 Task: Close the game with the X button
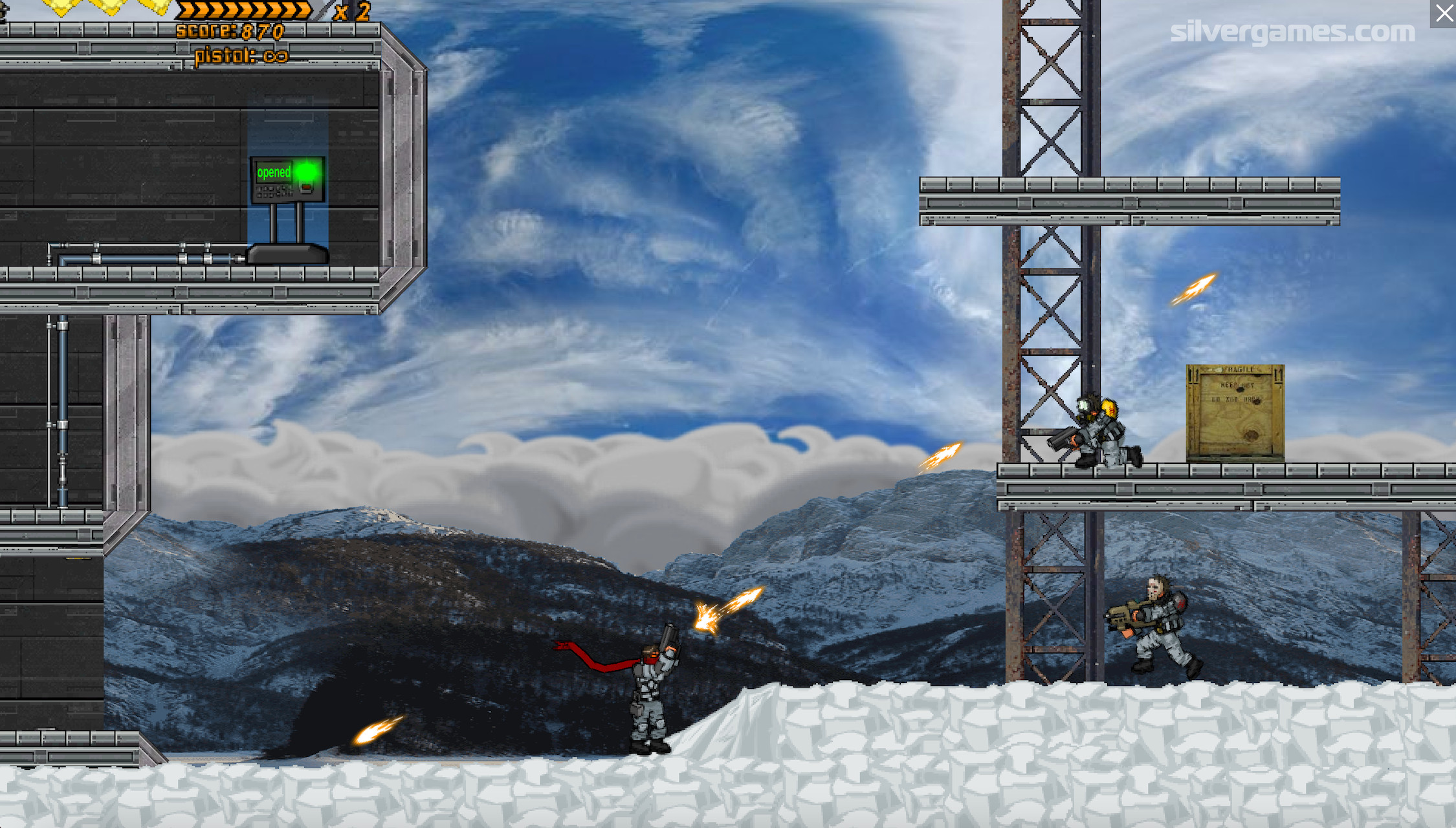(x=1444, y=14)
